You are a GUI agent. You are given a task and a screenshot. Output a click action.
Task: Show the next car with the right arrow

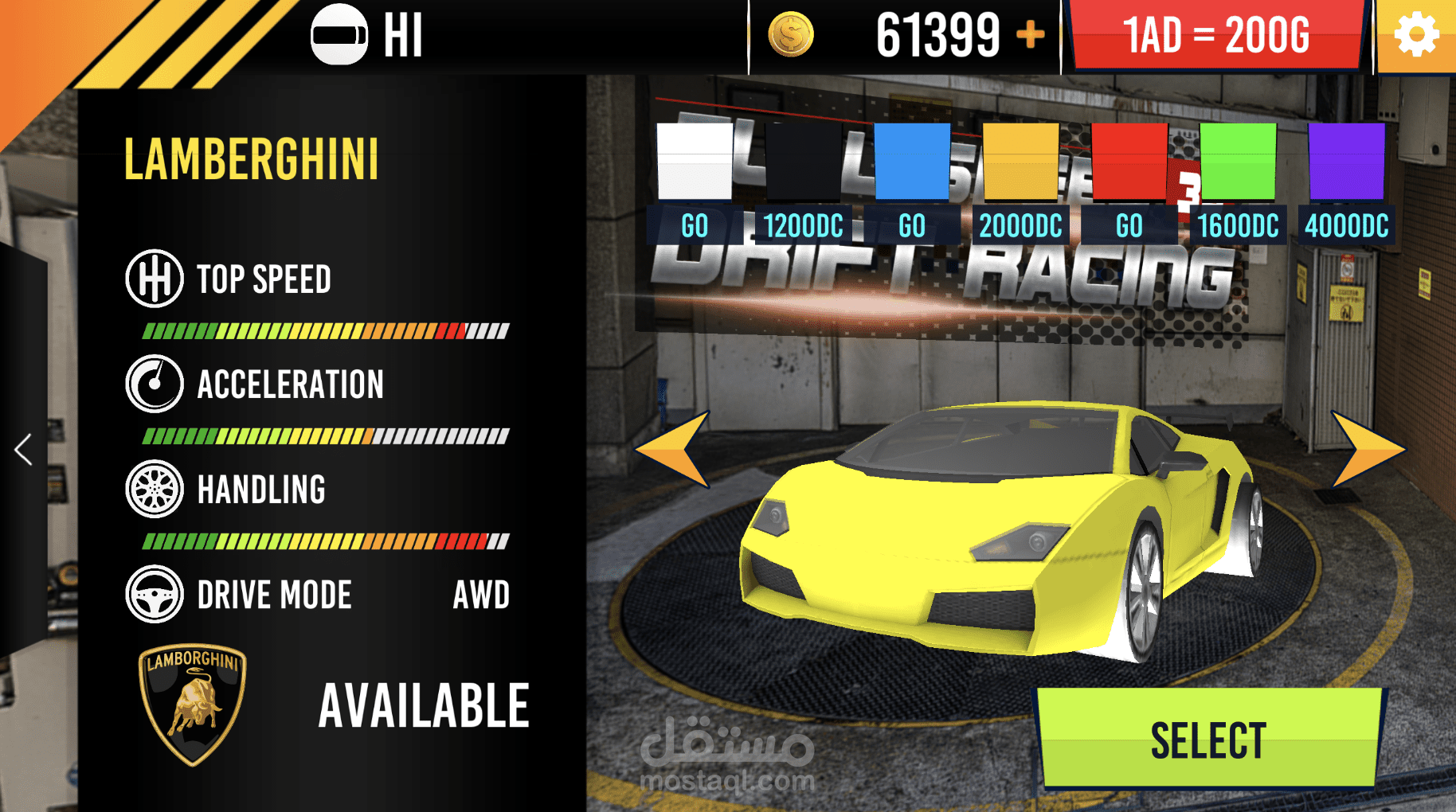tap(1365, 449)
